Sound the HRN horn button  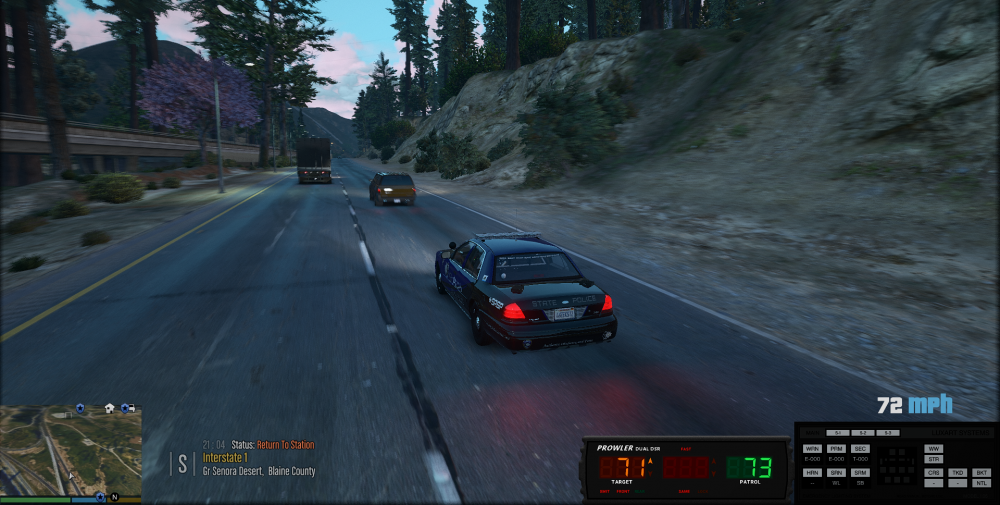point(812,472)
